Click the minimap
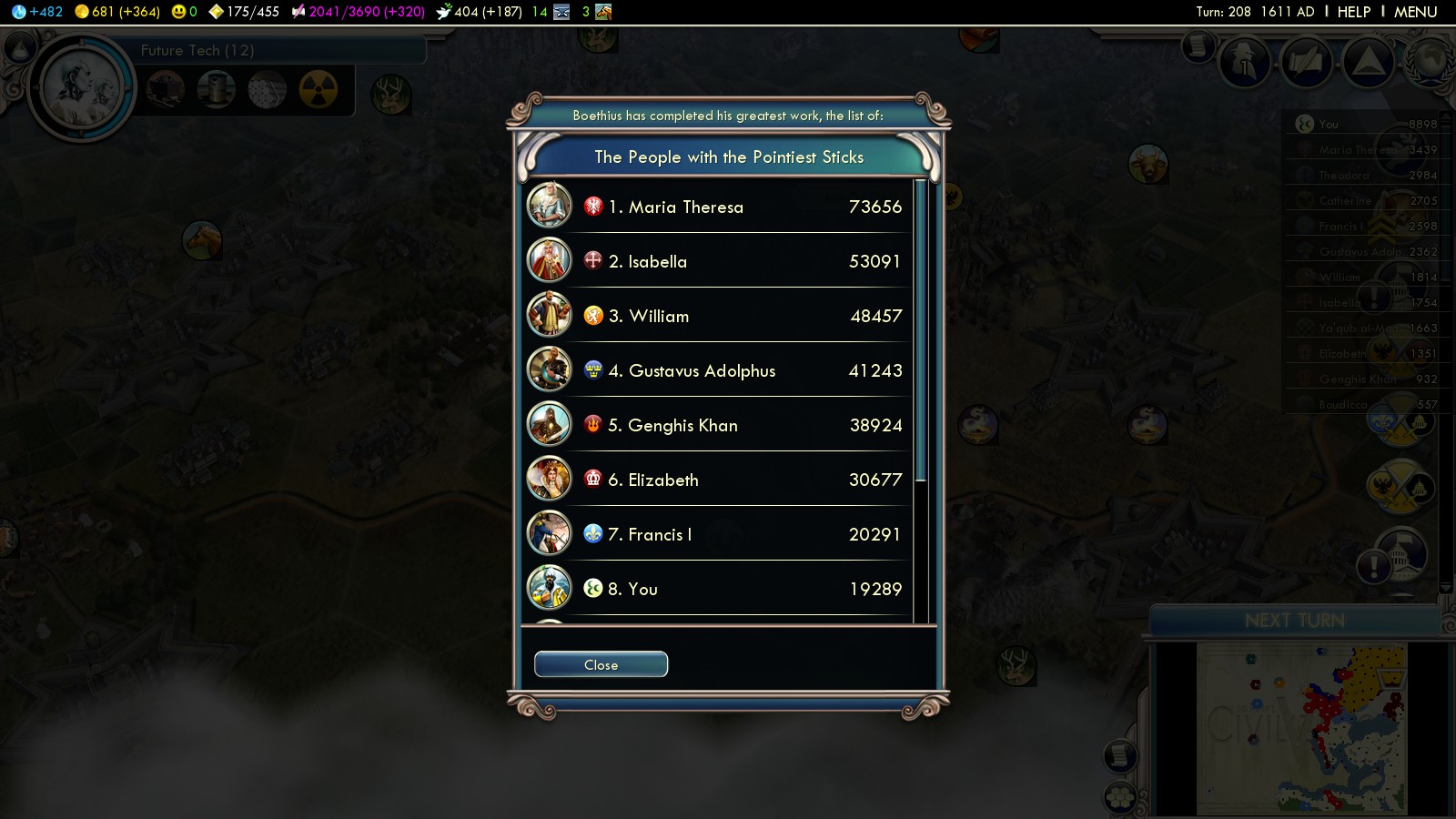The image size is (1456, 819). coord(1301,728)
